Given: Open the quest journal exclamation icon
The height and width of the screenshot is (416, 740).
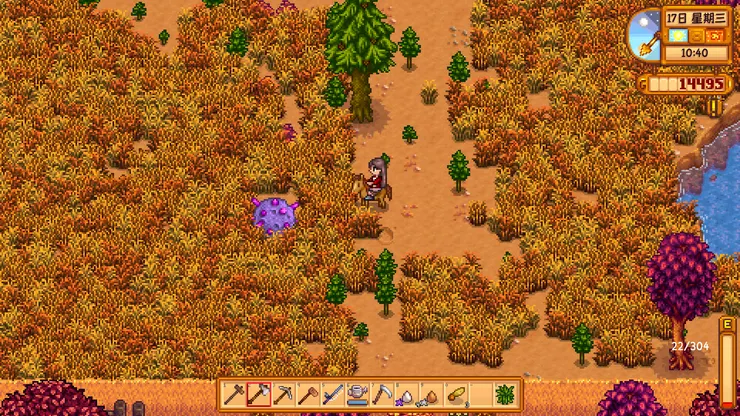Looking at the screenshot, I should [715, 105].
